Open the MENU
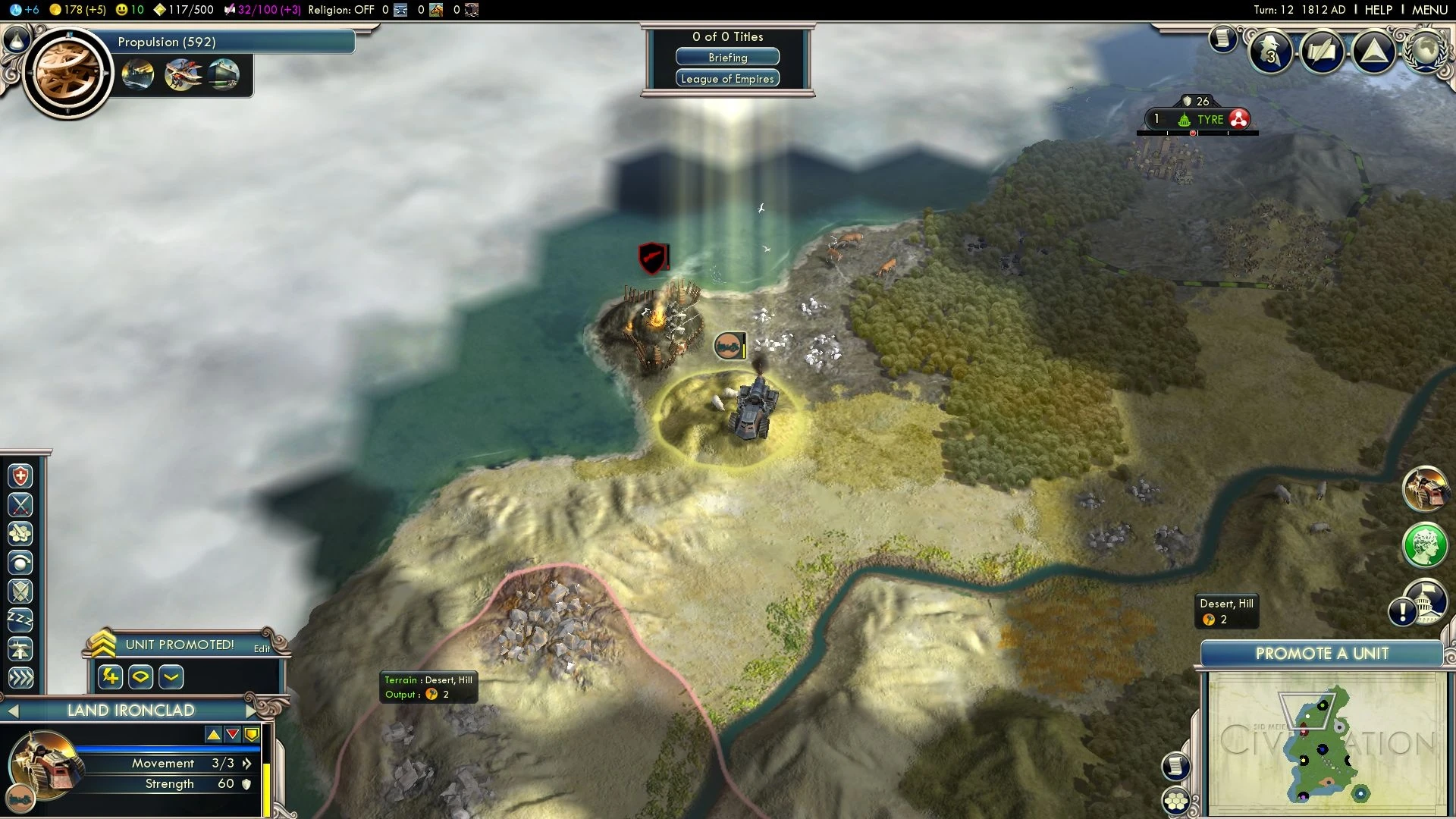This screenshot has width=1456, height=819. pos(1432,10)
